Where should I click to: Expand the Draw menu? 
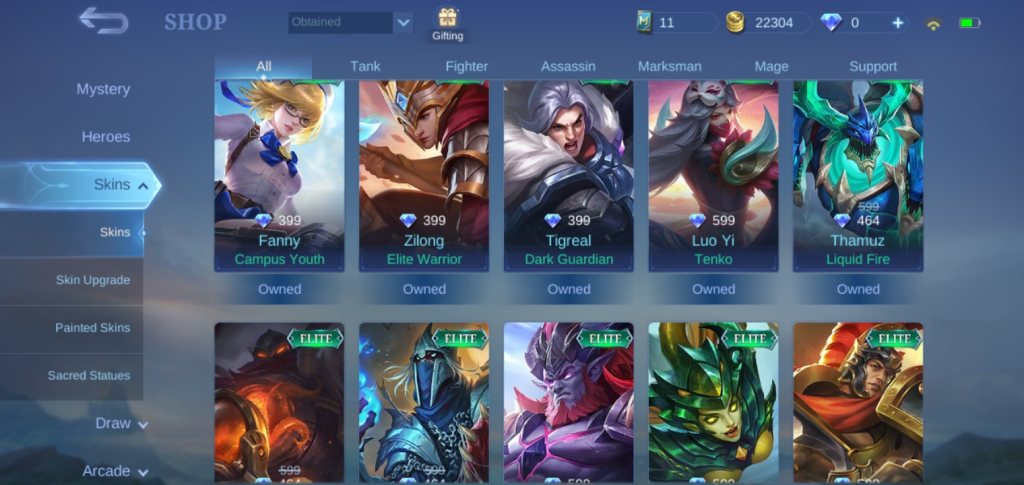point(120,423)
